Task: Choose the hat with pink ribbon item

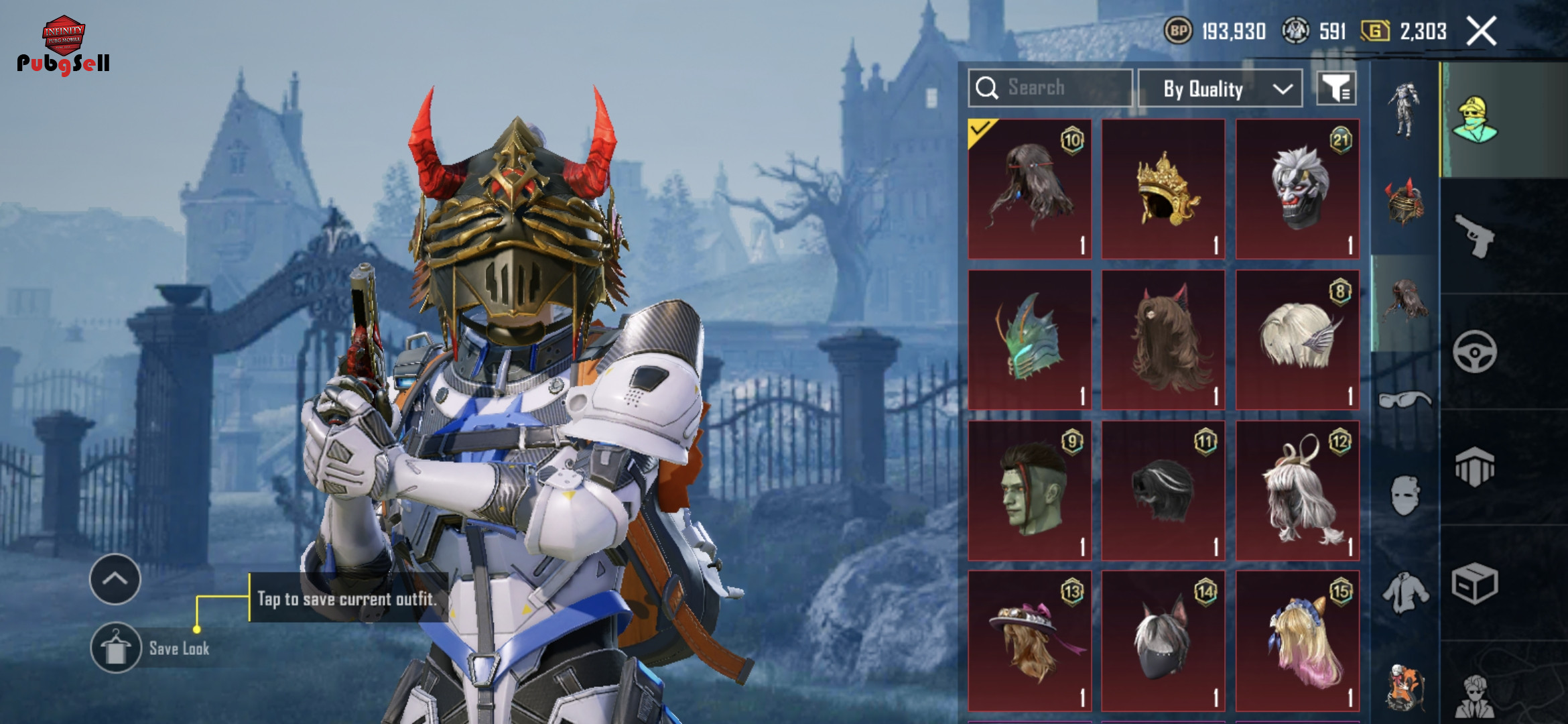Action: pyautogui.click(x=1030, y=642)
